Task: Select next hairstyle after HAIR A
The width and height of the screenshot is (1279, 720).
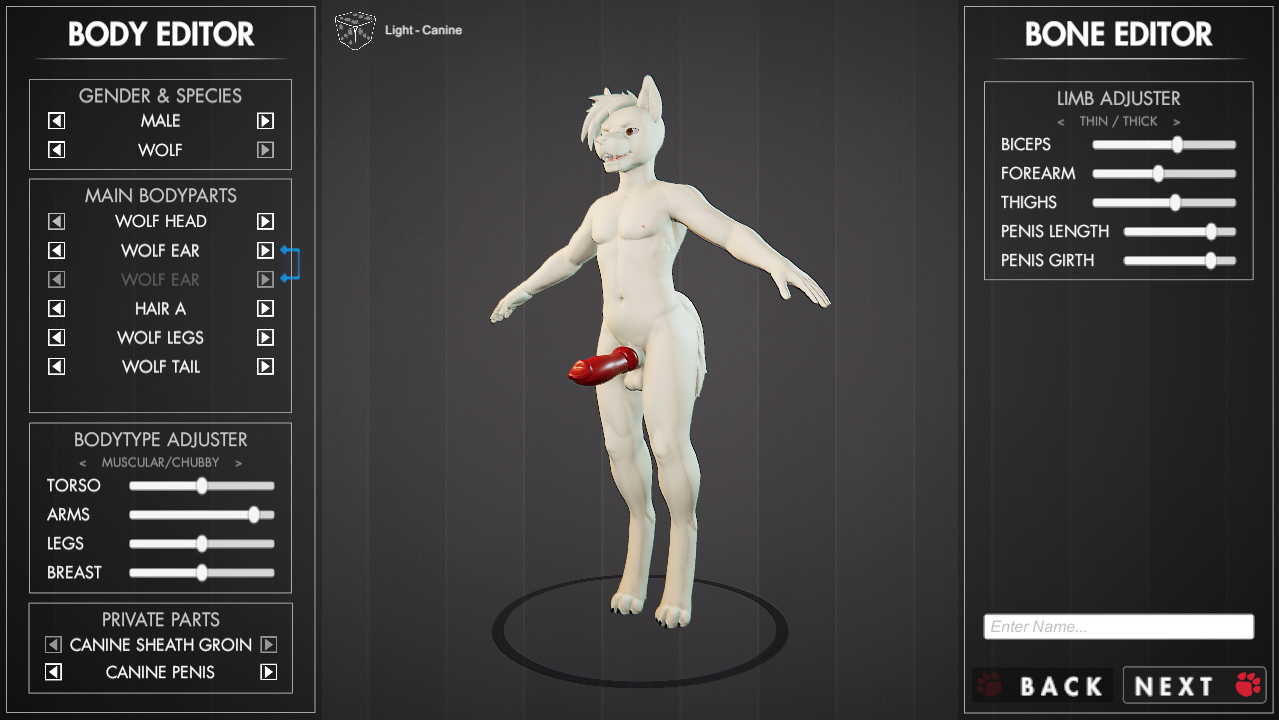Action: (x=265, y=309)
